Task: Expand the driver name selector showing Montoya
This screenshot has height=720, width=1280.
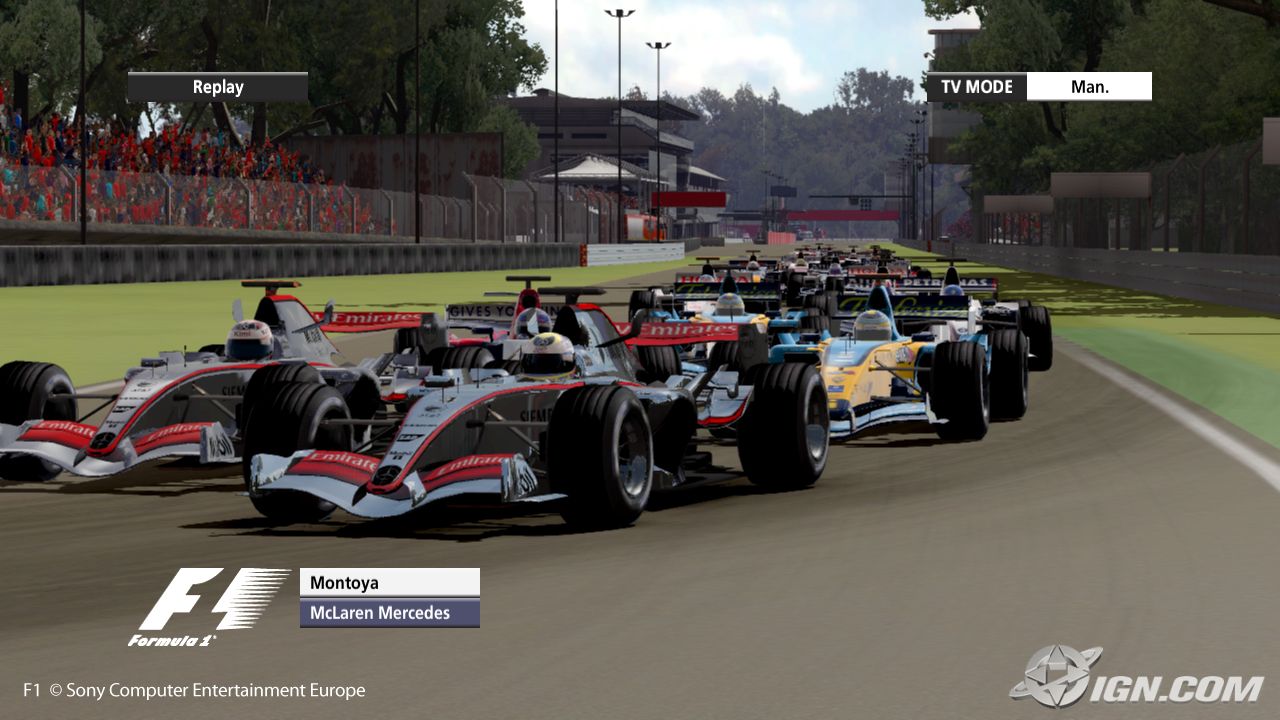Action: [x=388, y=582]
